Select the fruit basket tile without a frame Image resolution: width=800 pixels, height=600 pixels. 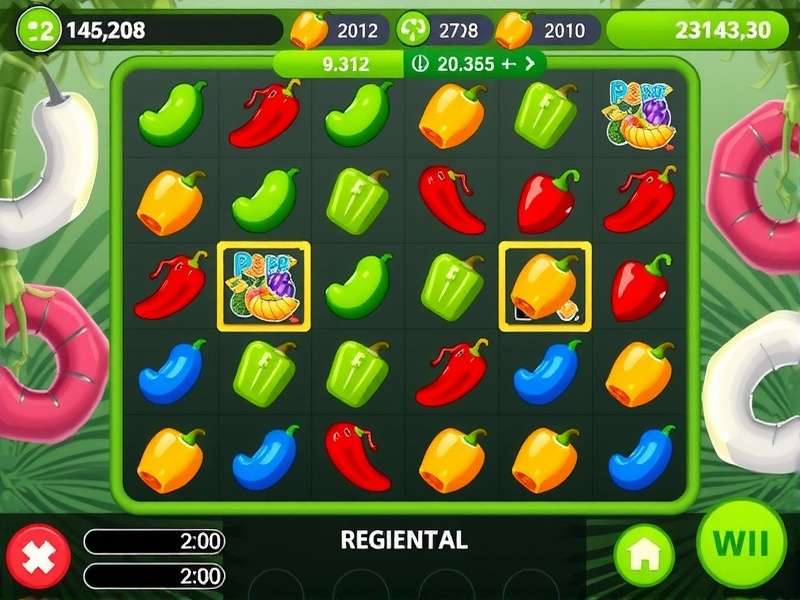coord(640,114)
